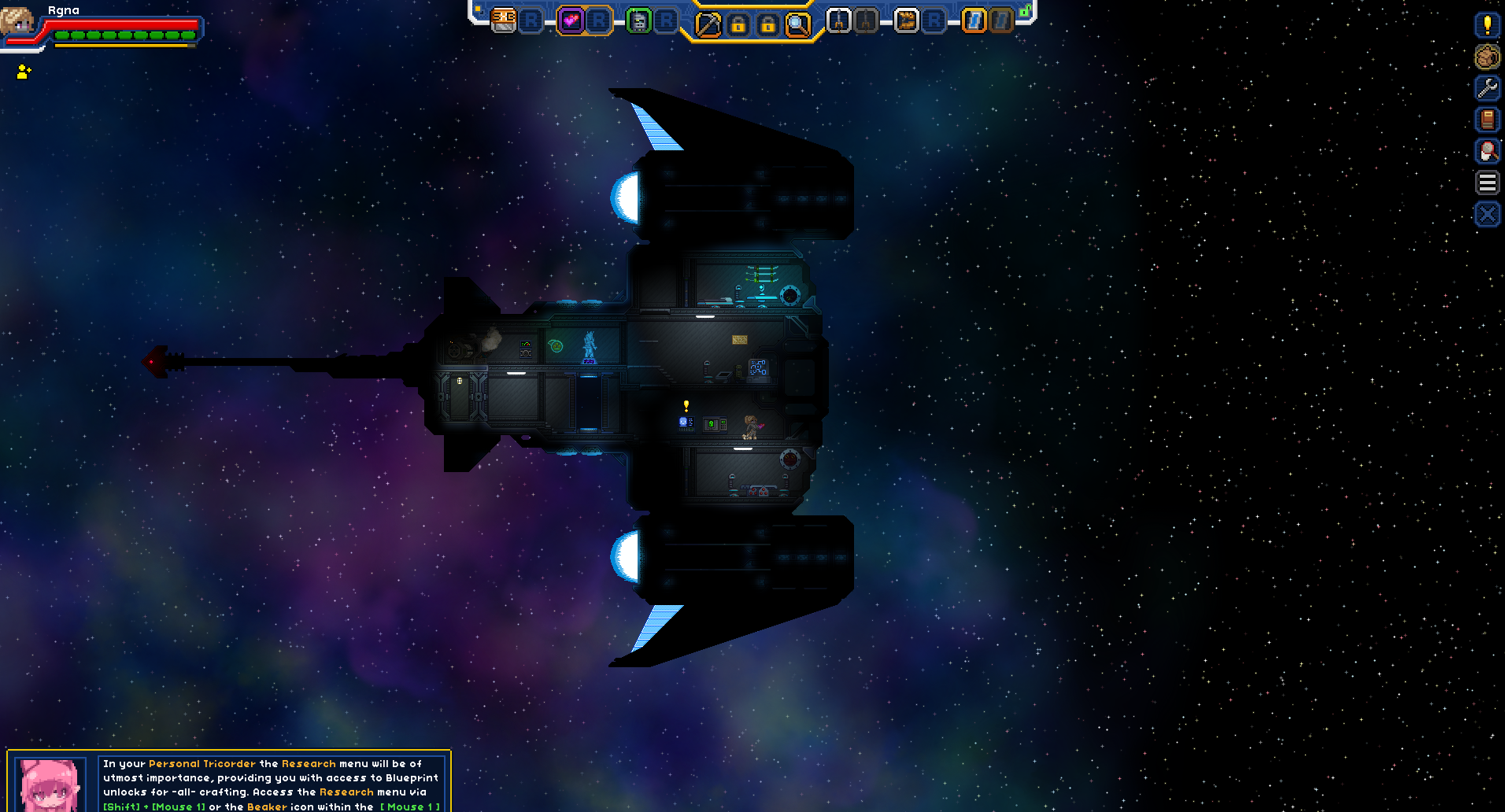Click an R swap-slot indicator on the hotbar
Image resolution: width=1505 pixels, height=812 pixels.
click(531, 21)
